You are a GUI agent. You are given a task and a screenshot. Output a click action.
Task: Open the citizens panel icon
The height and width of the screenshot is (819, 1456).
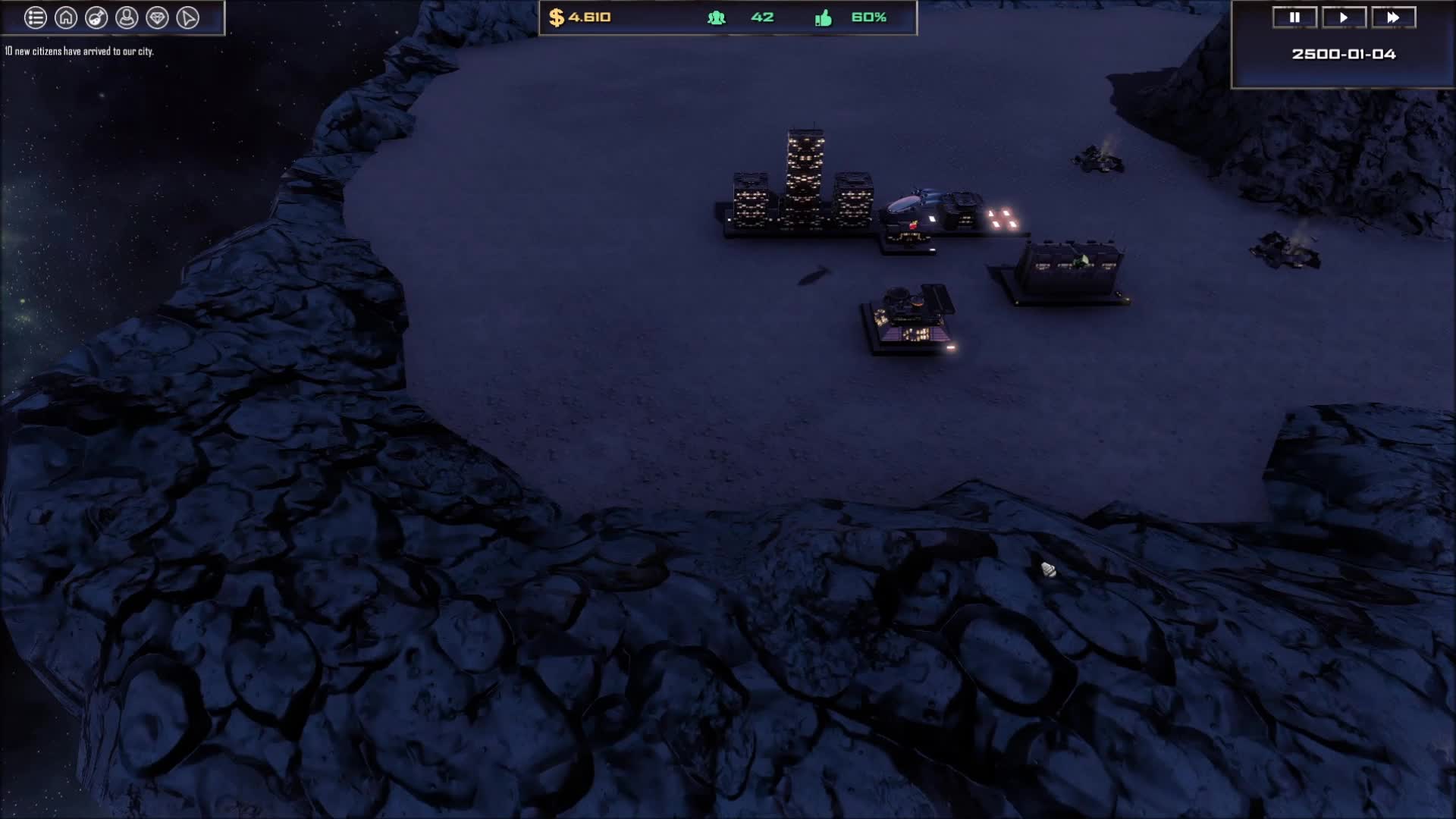point(126,17)
